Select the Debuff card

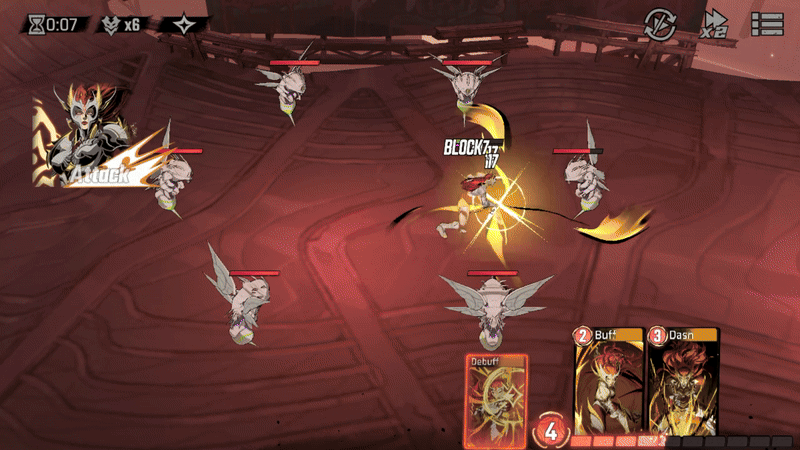click(x=496, y=399)
